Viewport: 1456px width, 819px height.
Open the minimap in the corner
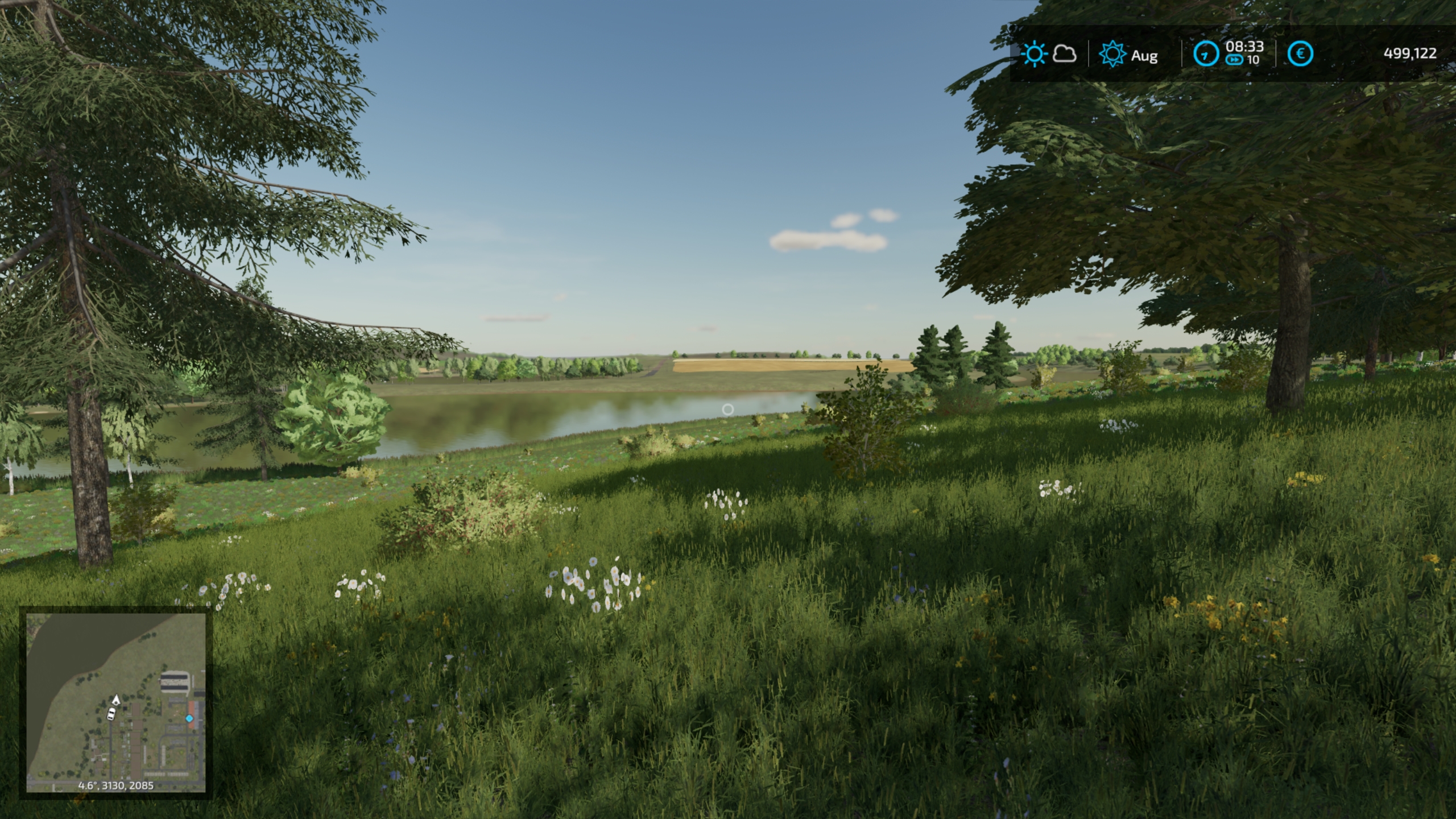point(116,702)
